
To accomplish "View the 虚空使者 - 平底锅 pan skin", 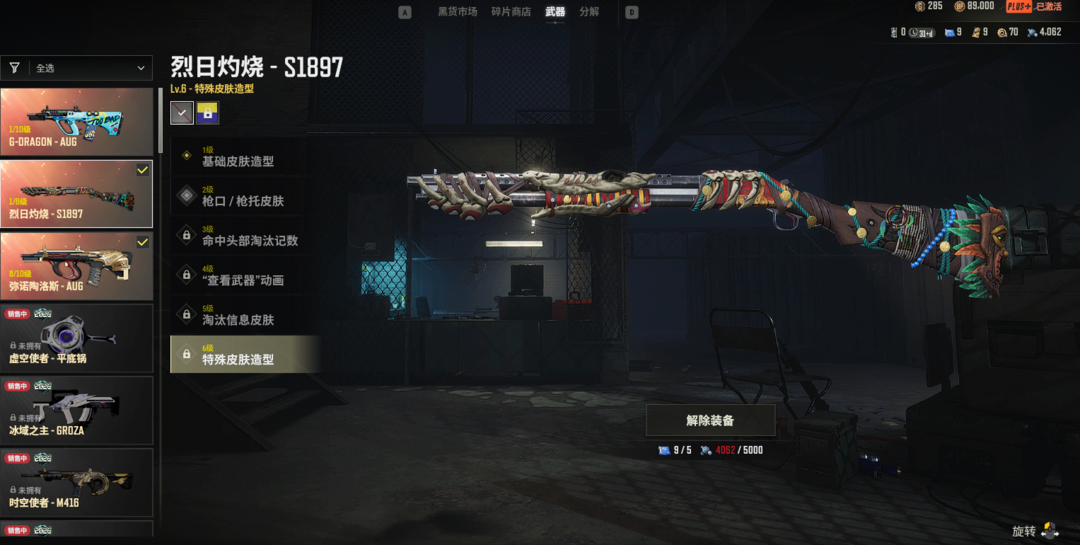I will pos(77,338).
